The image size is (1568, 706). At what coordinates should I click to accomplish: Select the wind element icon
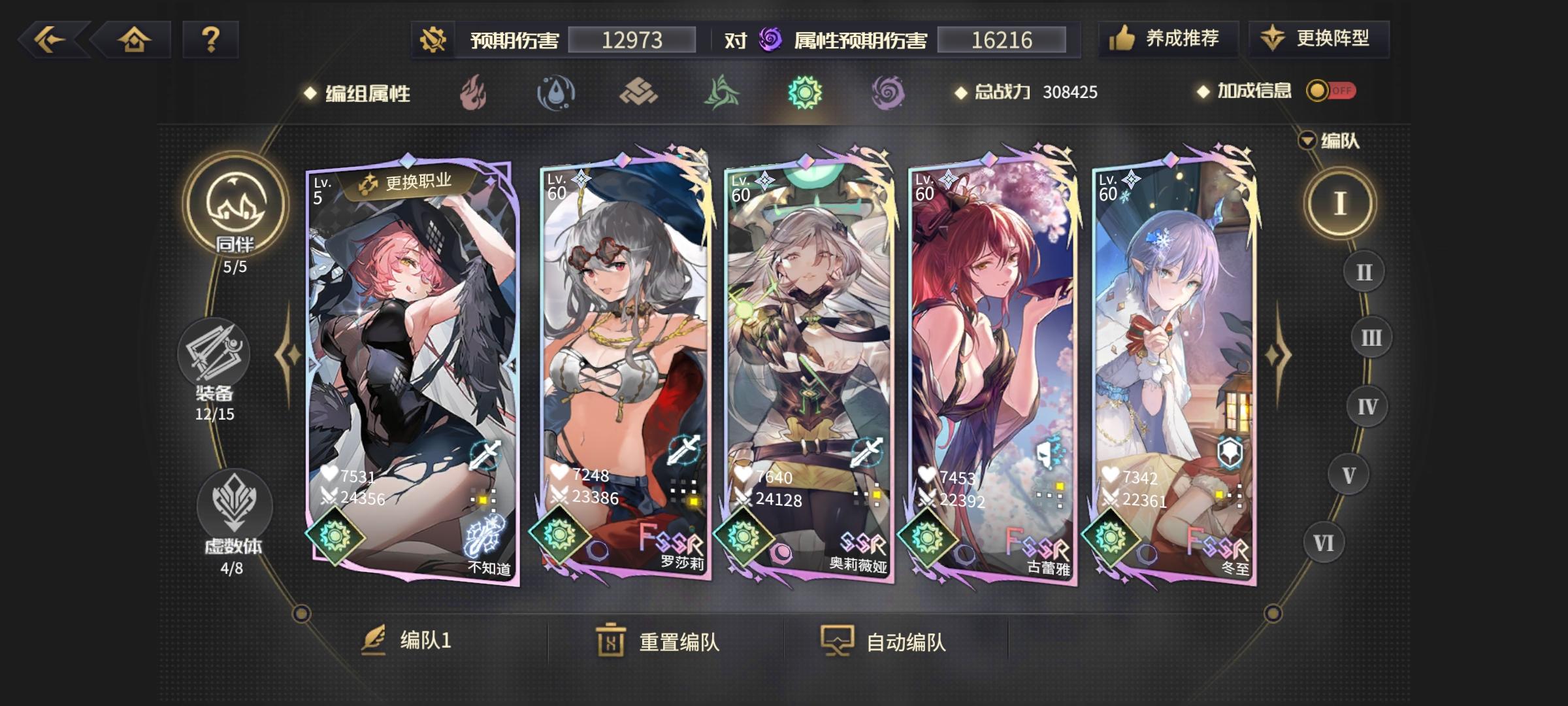coord(723,92)
